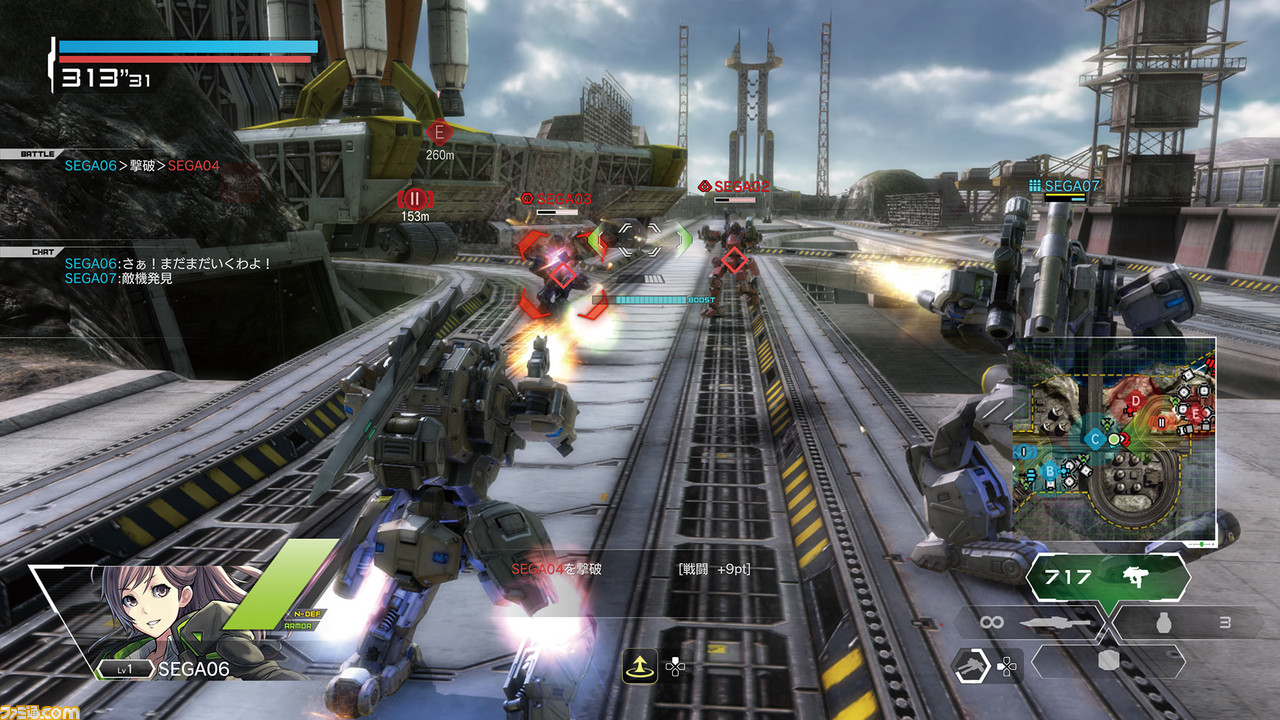The width and height of the screenshot is (1280, 720).
Task: Click the hexagonal mech type icon
Action: tap(969, 665)
